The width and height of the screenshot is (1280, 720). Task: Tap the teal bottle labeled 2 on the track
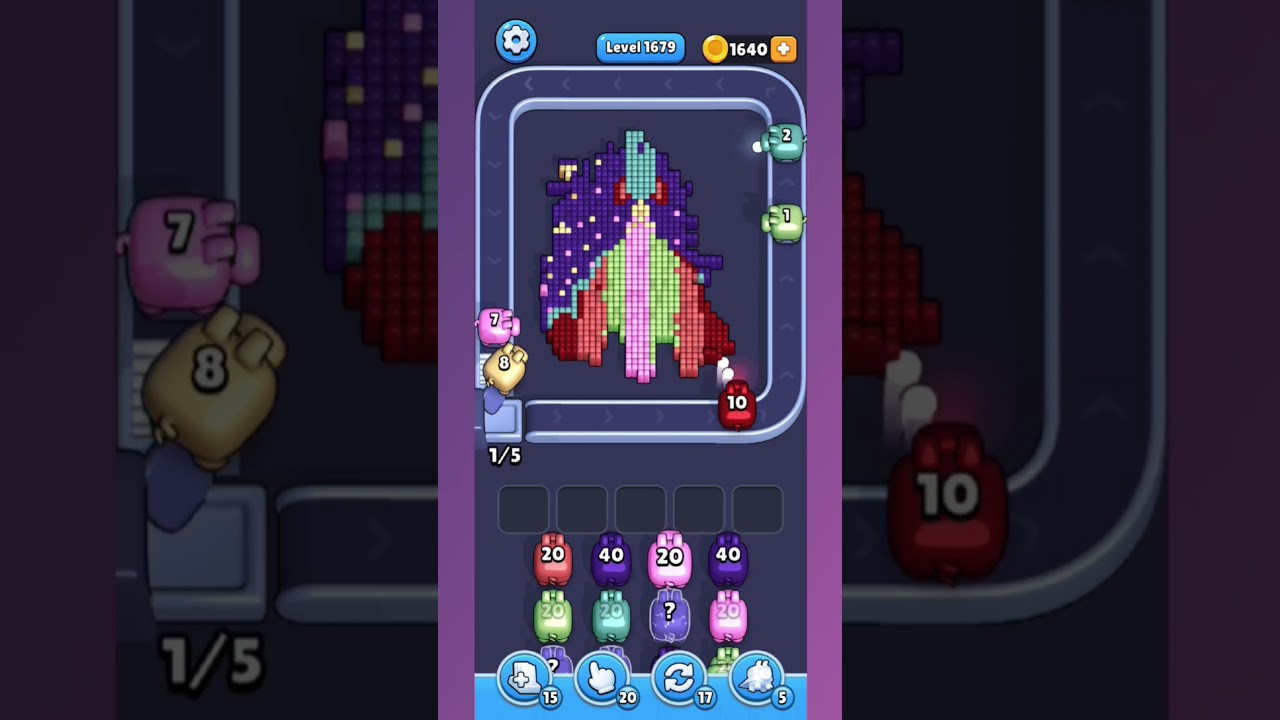[786, 139]
